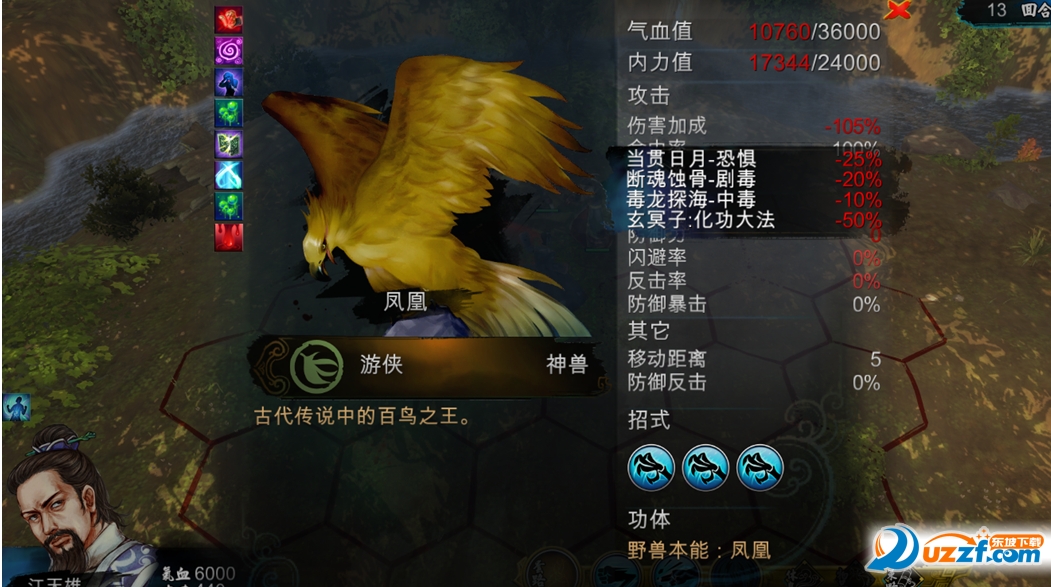Click the red dripping blood status icon
The image size is (1051, 587).
[229, 237]
